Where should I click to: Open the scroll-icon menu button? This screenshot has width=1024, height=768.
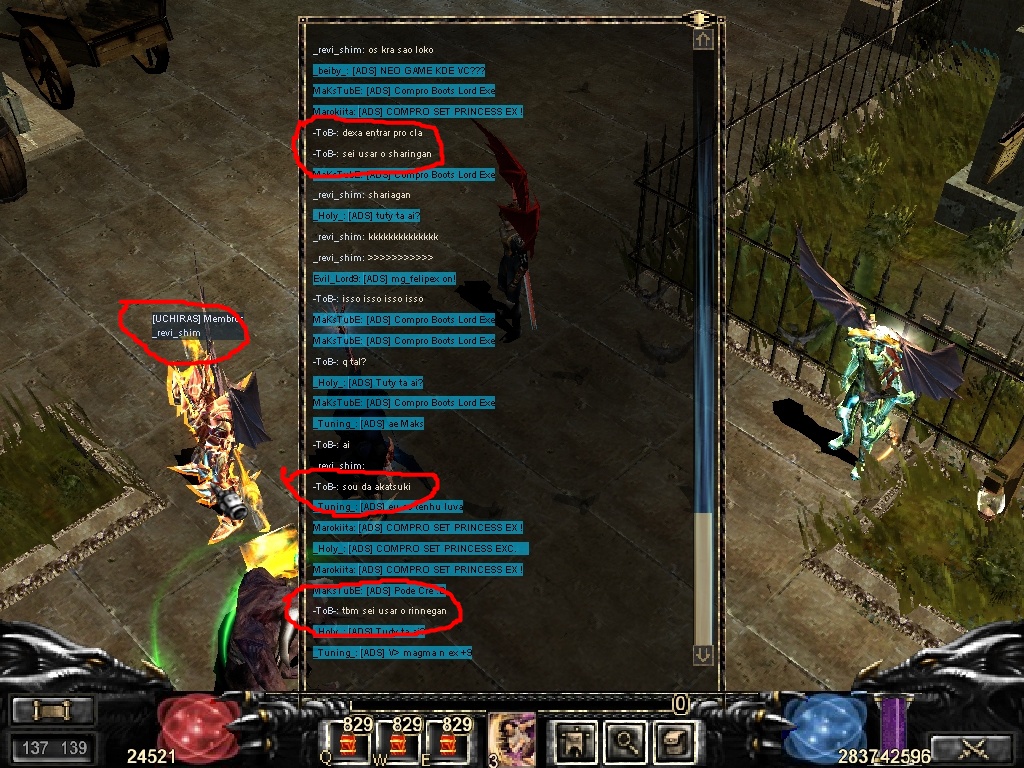[672, 741]
